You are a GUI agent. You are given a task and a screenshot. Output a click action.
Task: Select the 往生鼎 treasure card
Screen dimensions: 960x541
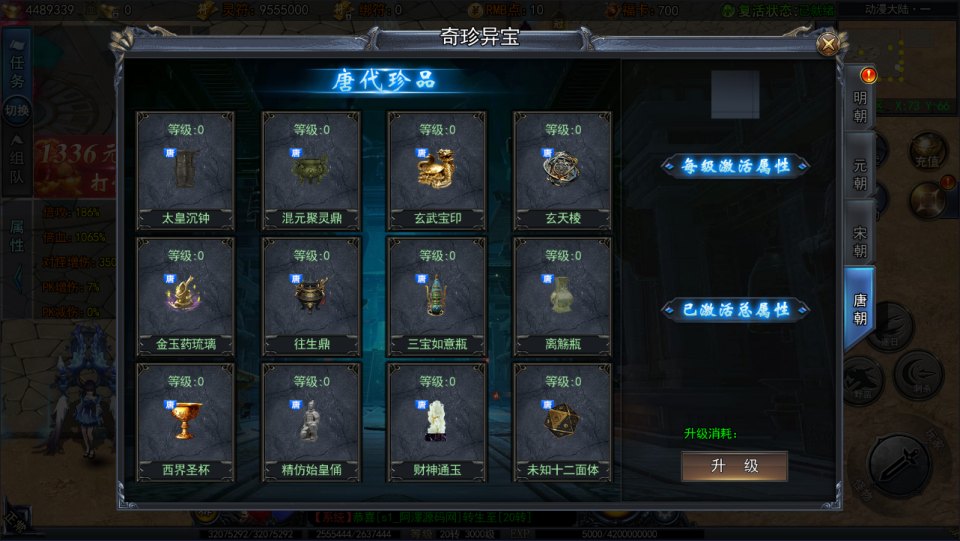pyautogui.click(x=311, y=296)
